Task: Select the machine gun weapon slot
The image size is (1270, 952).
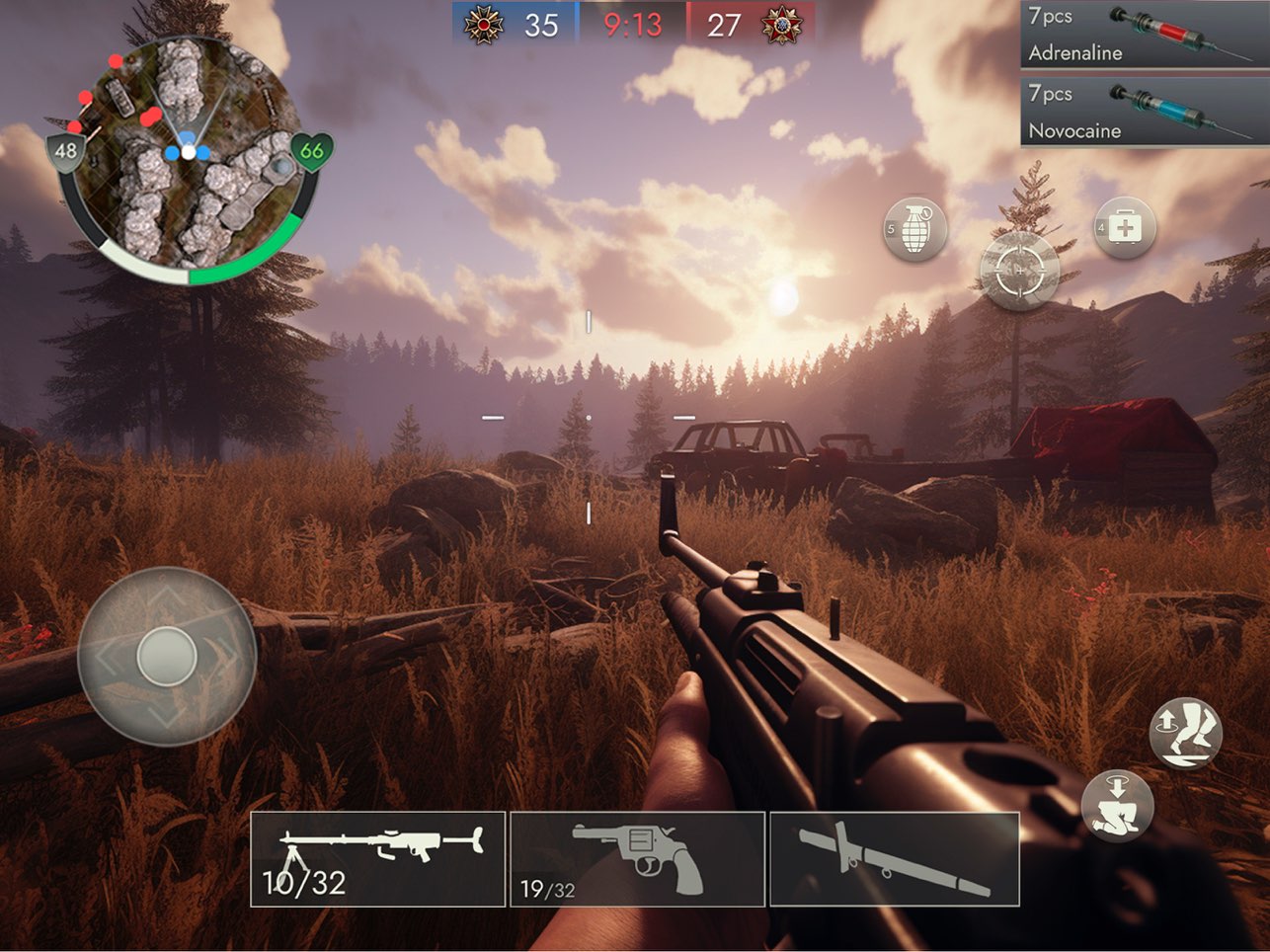Action: pos(377,858)
